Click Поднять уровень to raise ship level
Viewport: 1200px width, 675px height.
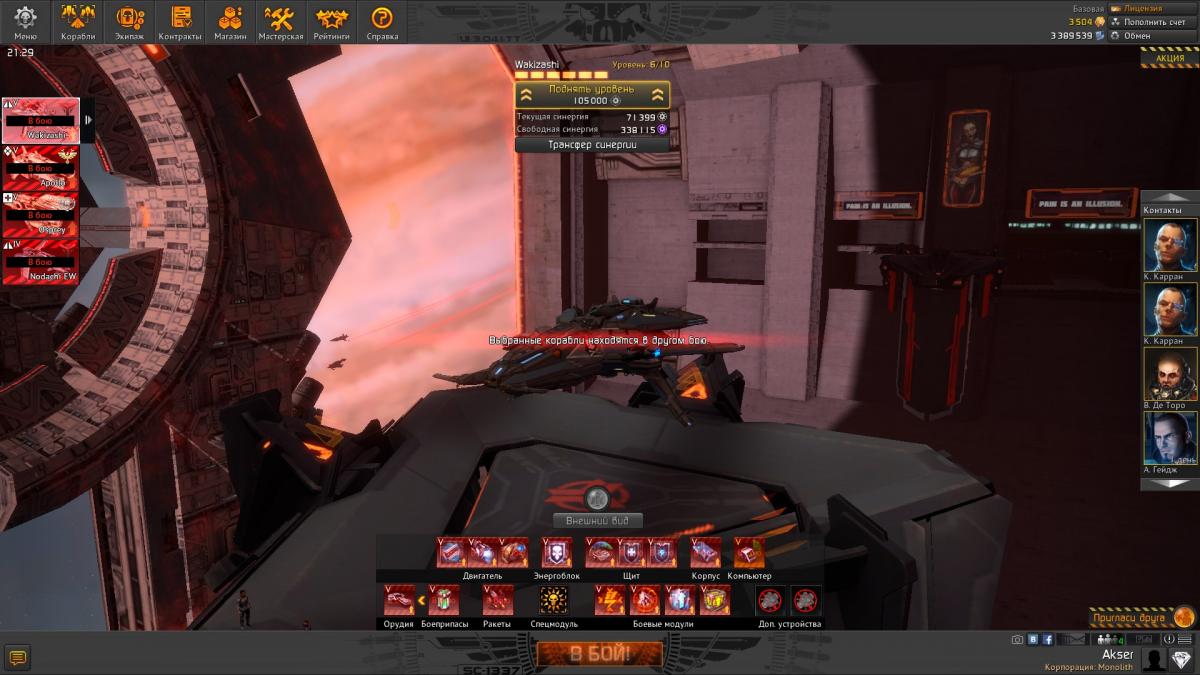click(591, 95)
